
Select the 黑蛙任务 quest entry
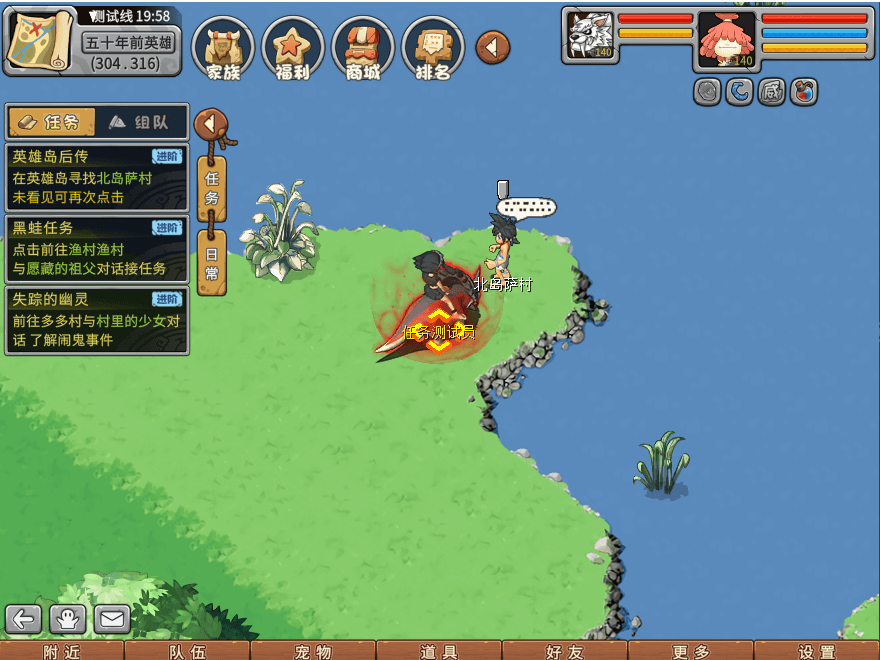(x=96, y=249)
